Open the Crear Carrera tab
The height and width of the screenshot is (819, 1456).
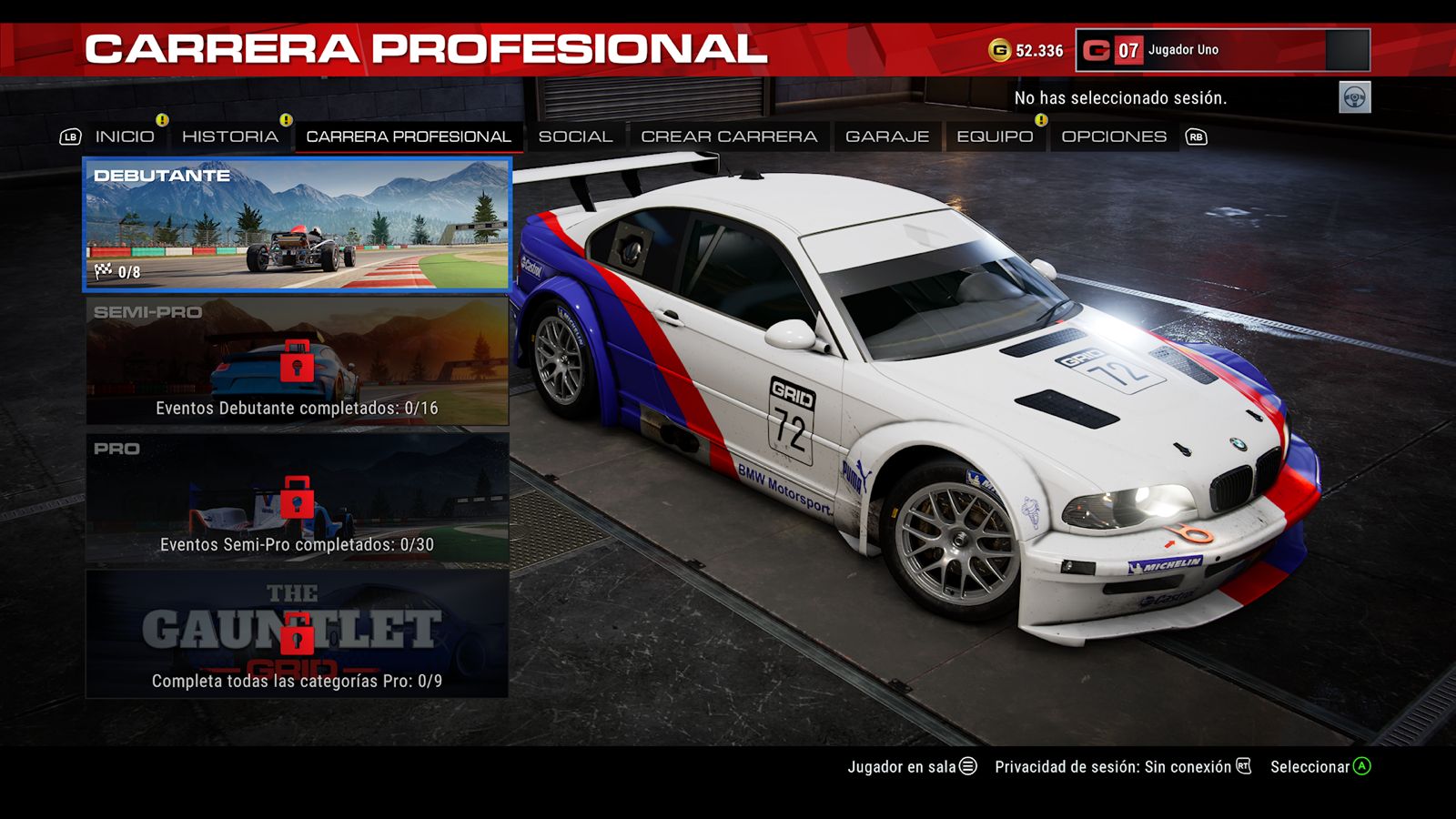pos(729,136)
